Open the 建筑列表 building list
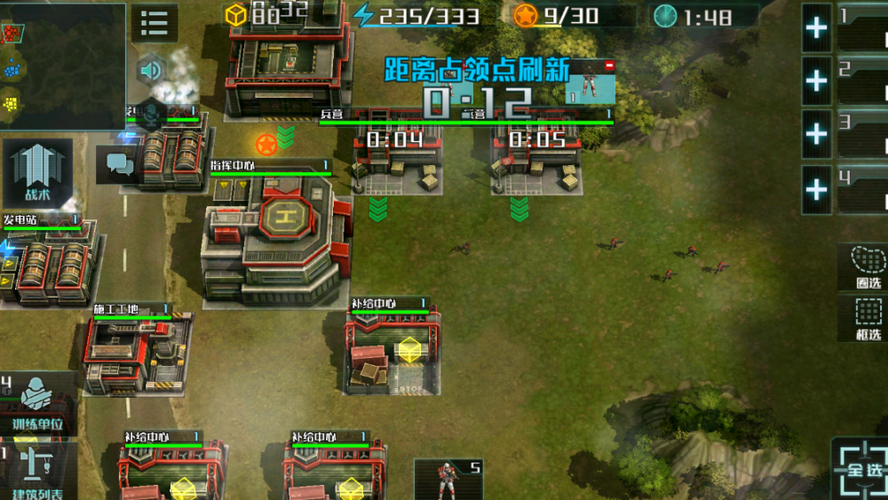The image size is (888, 500). click(38, 472)
